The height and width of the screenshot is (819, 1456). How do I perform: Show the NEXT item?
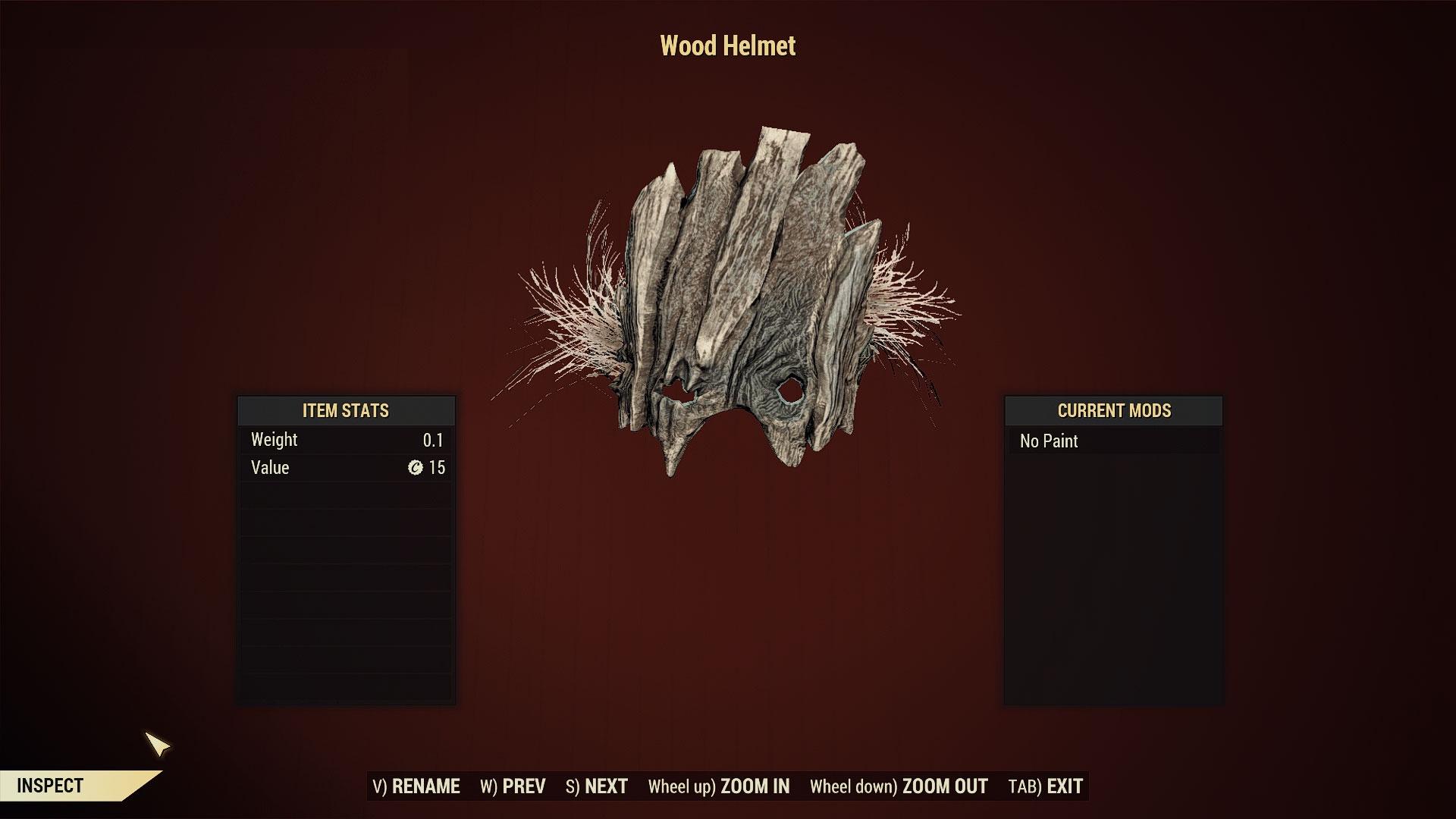tap(597, 786)
